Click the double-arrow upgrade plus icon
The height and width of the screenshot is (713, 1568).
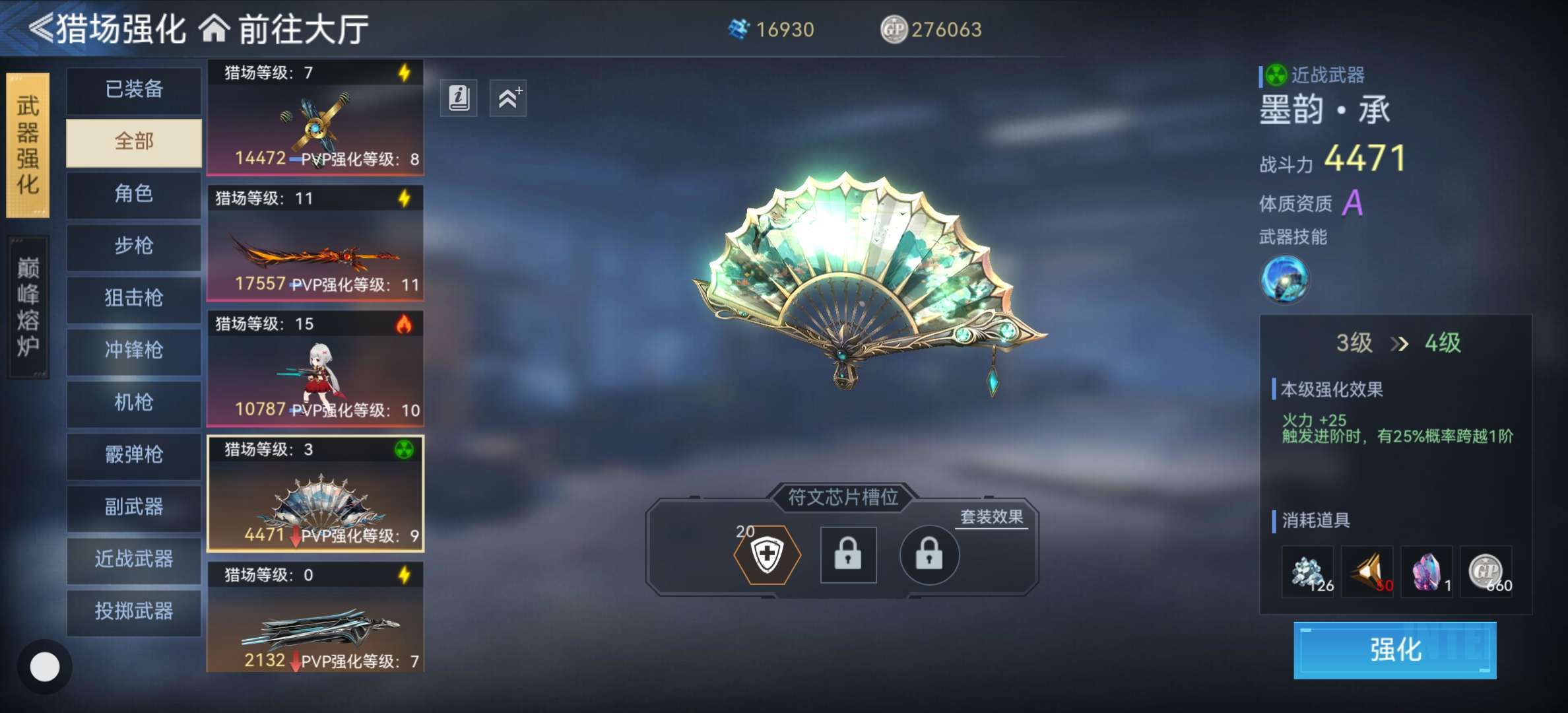point(508,98)
